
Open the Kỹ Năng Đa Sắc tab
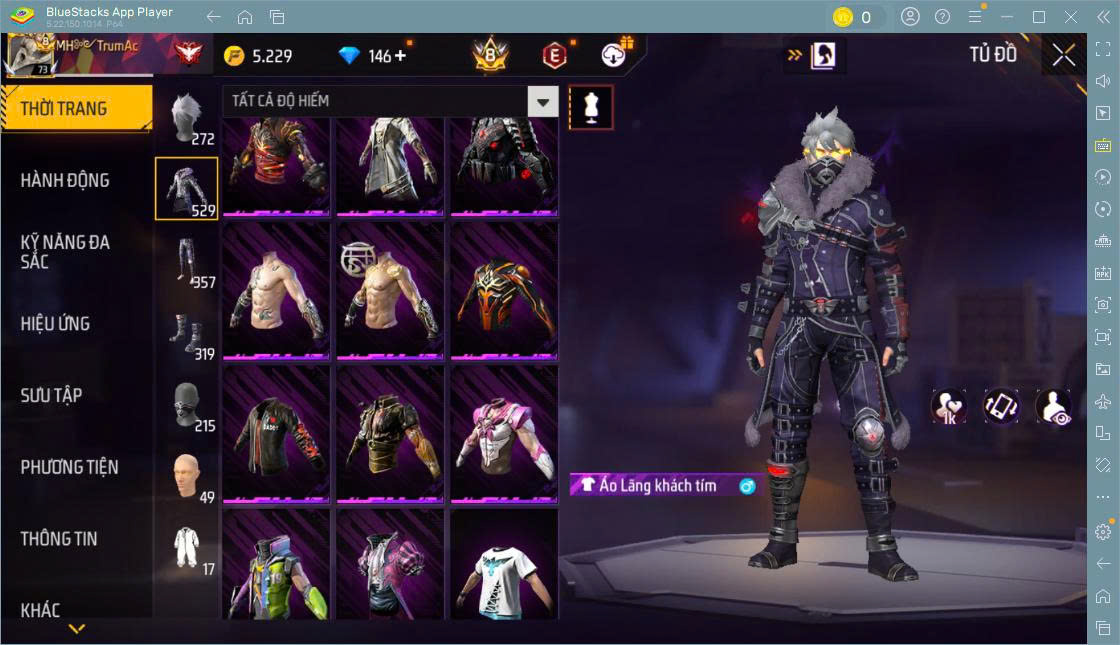click(x=66, y=252)
